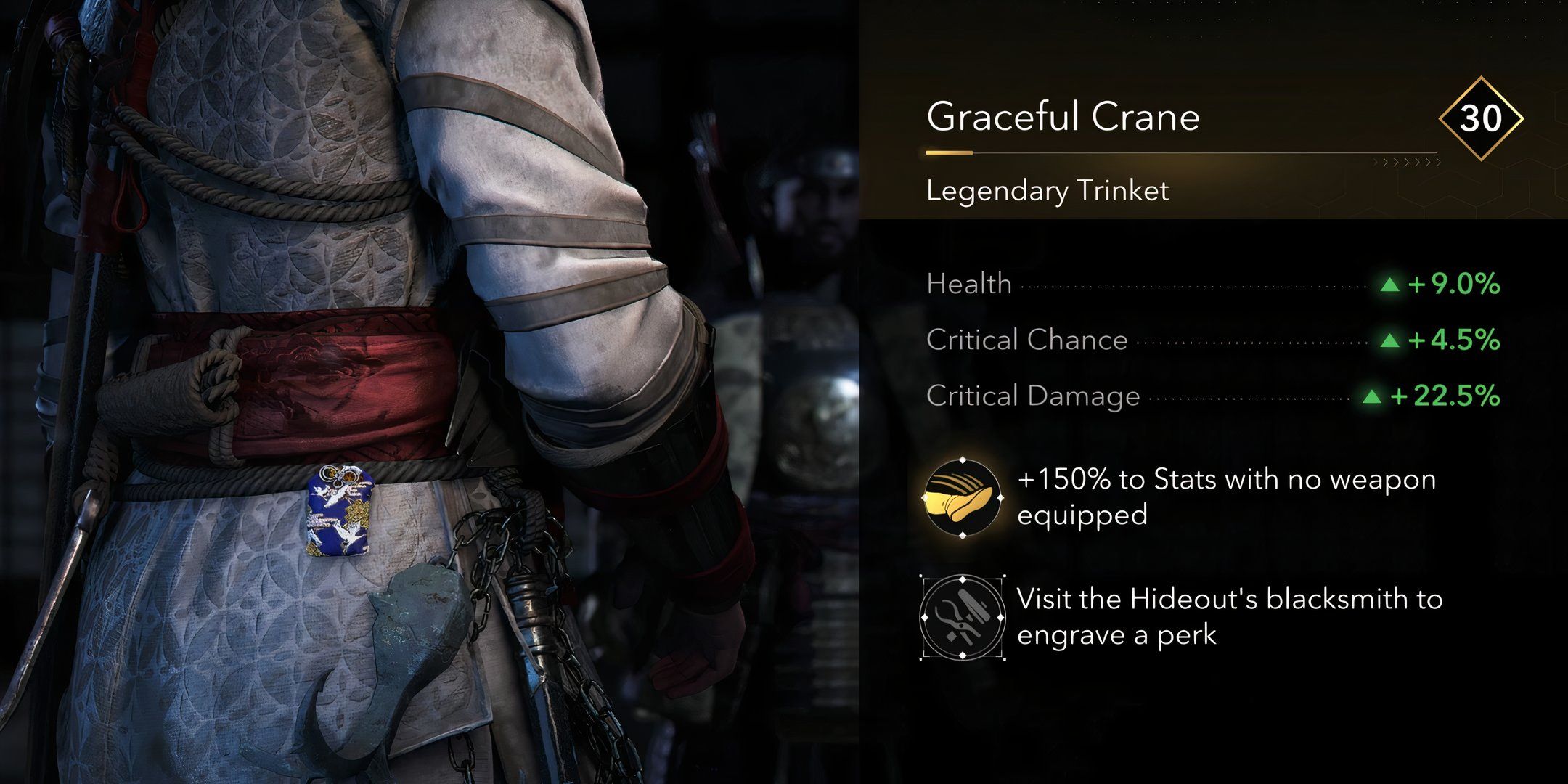Select the golden unarmed-stats perk icon
The width and height of the screenshot is (1568, 784).
point(962,498)
